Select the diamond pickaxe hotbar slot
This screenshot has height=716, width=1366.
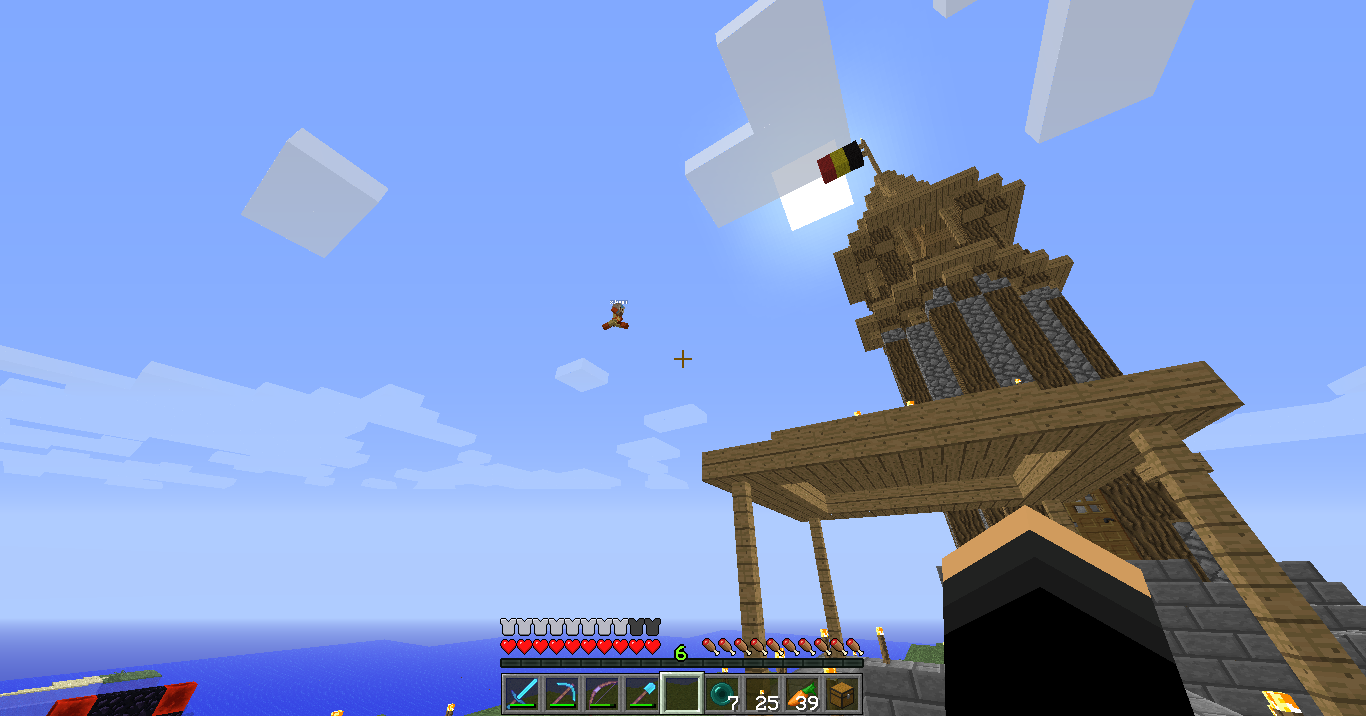click(x=561, y=693)
